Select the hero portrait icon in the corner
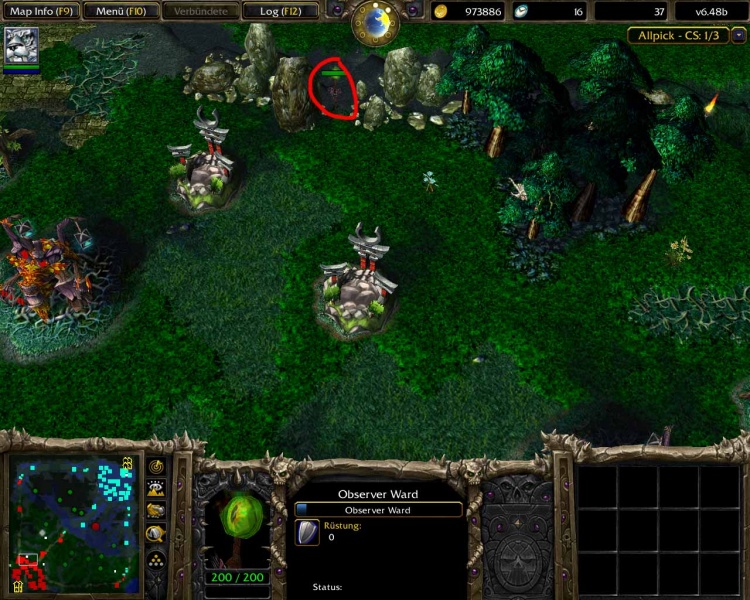The width and height of the screenshot is (750, 600). (21, 45)
